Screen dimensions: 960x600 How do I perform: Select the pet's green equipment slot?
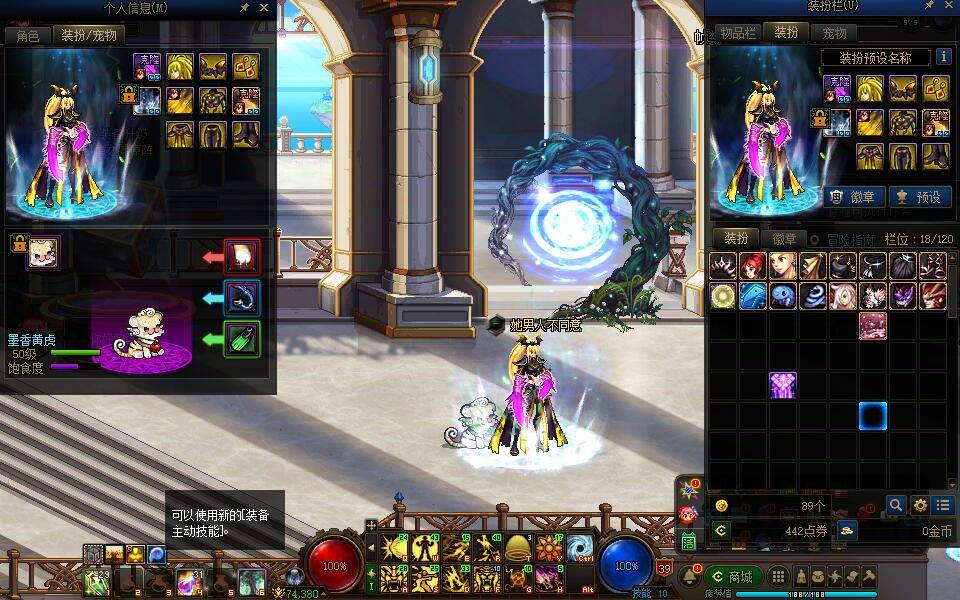point(241,339)
